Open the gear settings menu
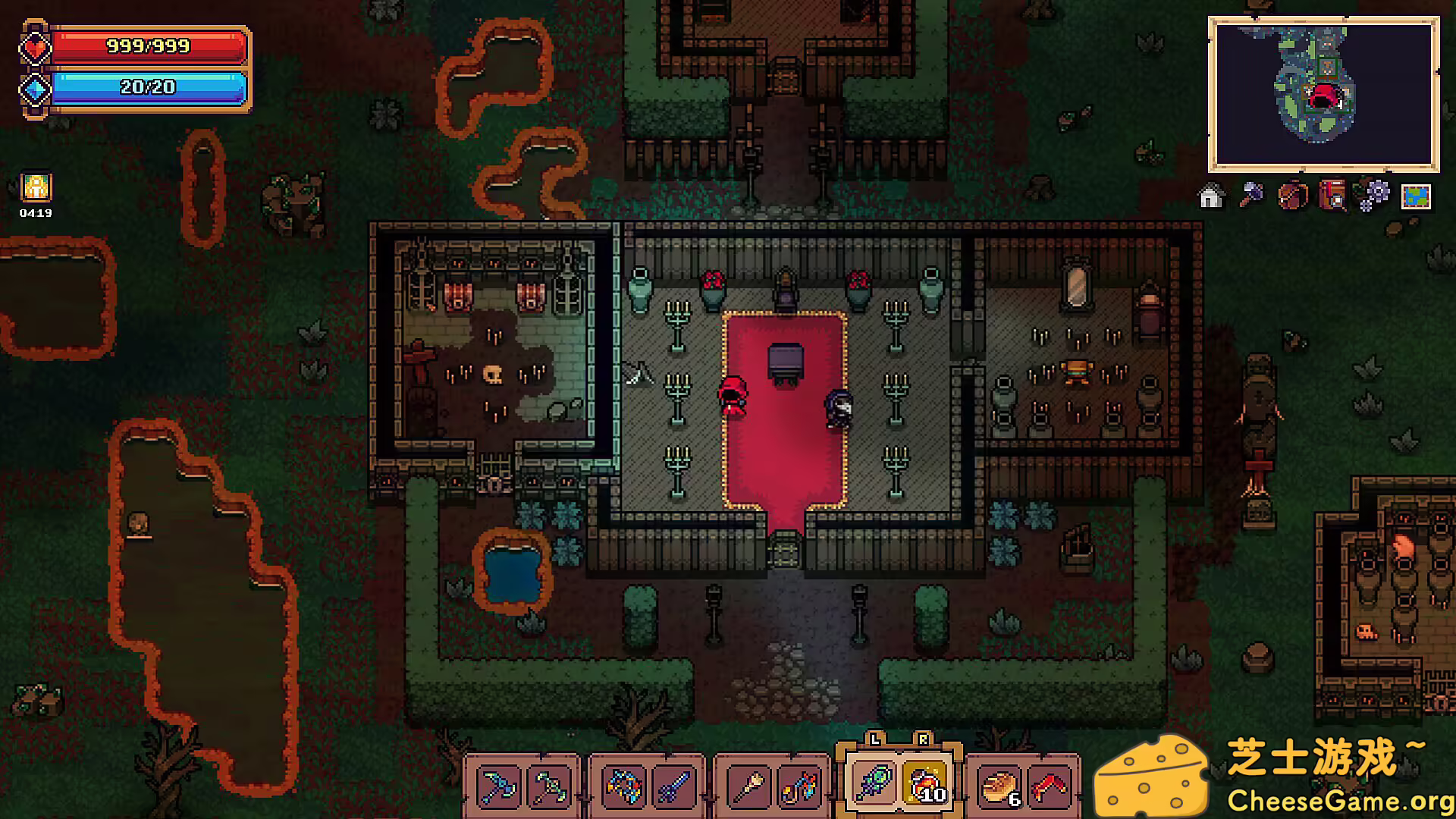 [x=1374, y=196]
